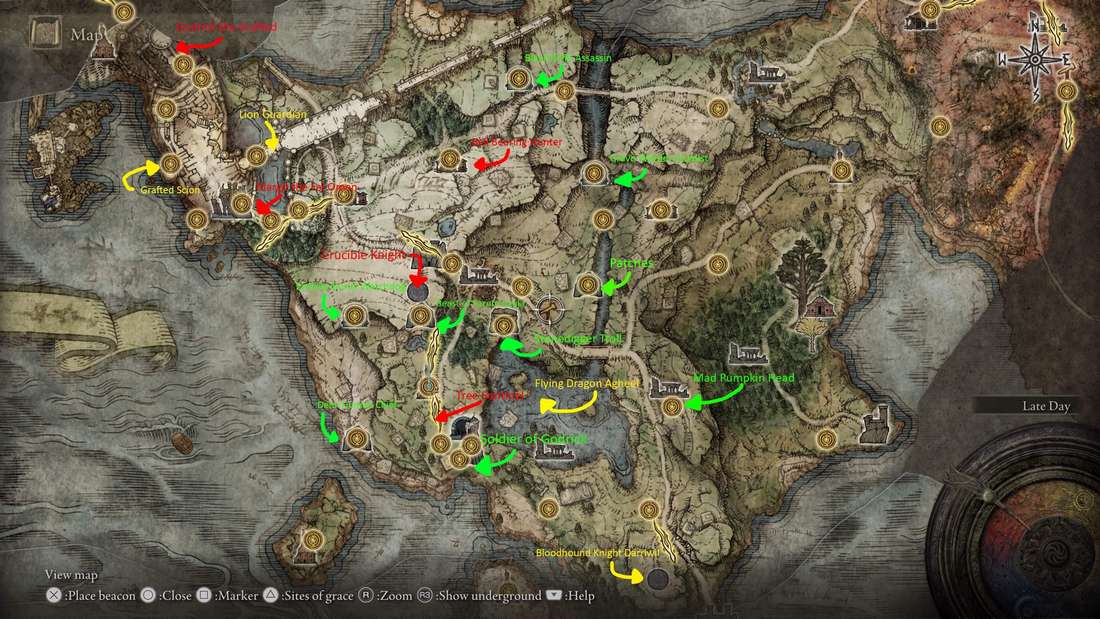Click the grace marker by Bell Bearing Hunter
Screen dimensions: 1100x619
[451, 158]
